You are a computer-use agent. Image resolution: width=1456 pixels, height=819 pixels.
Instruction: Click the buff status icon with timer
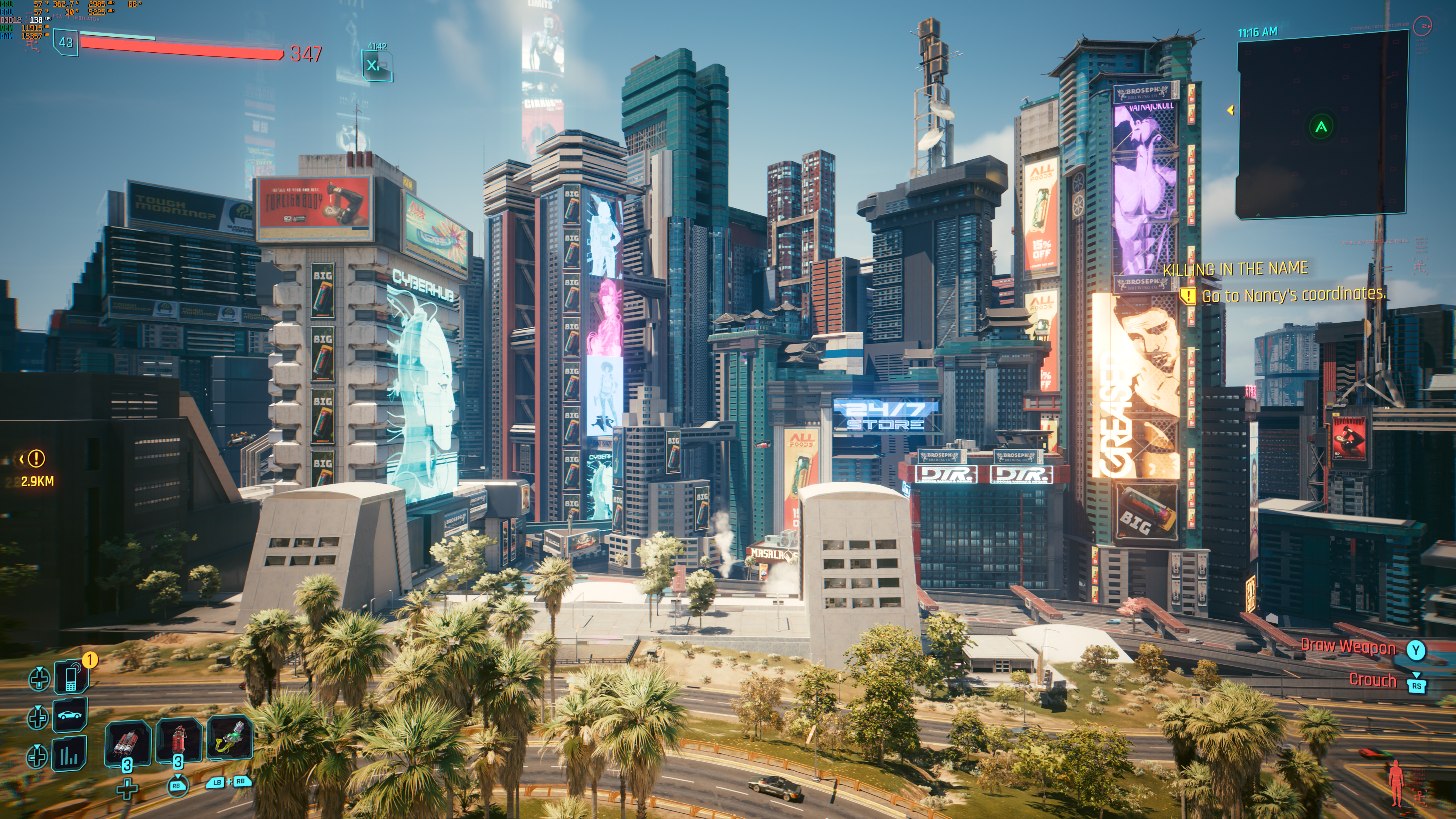click(377, 66)
